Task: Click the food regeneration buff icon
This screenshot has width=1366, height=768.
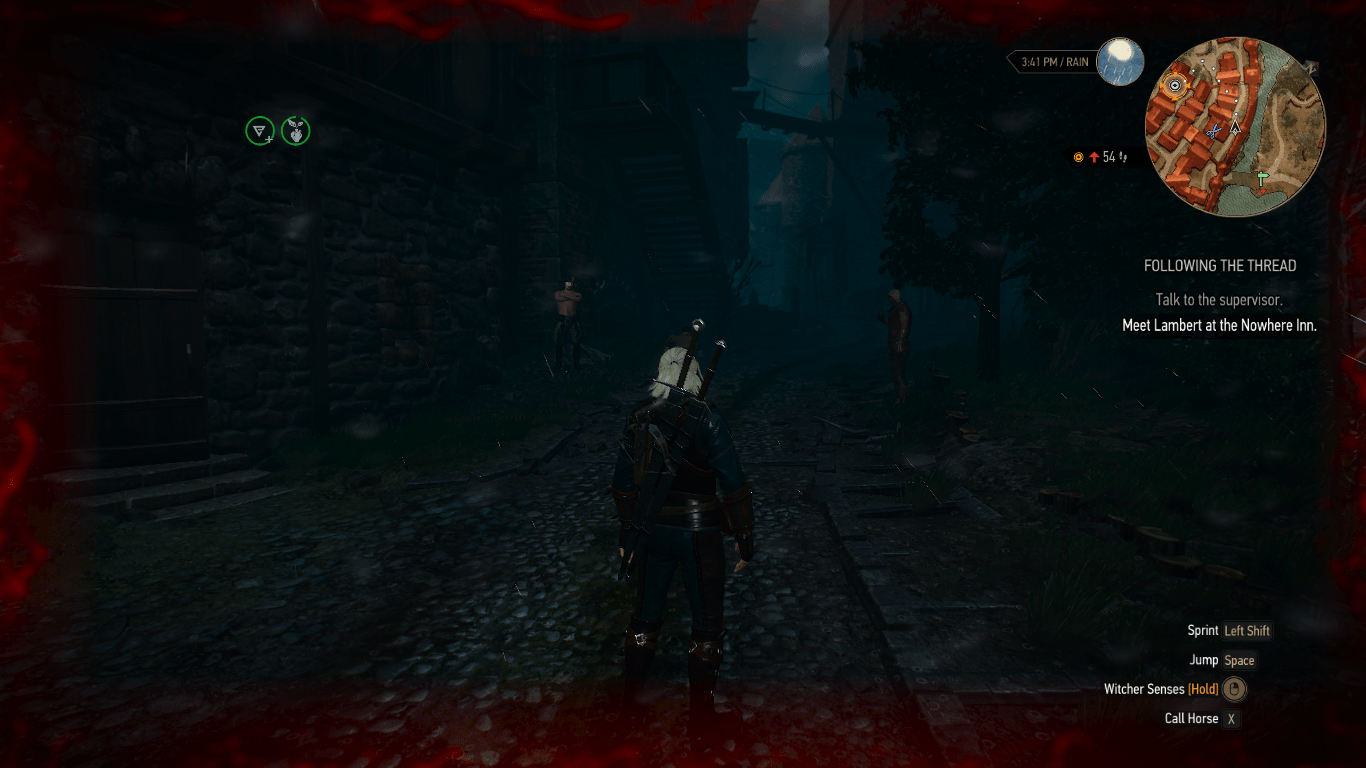Action: tap(295, 131)
